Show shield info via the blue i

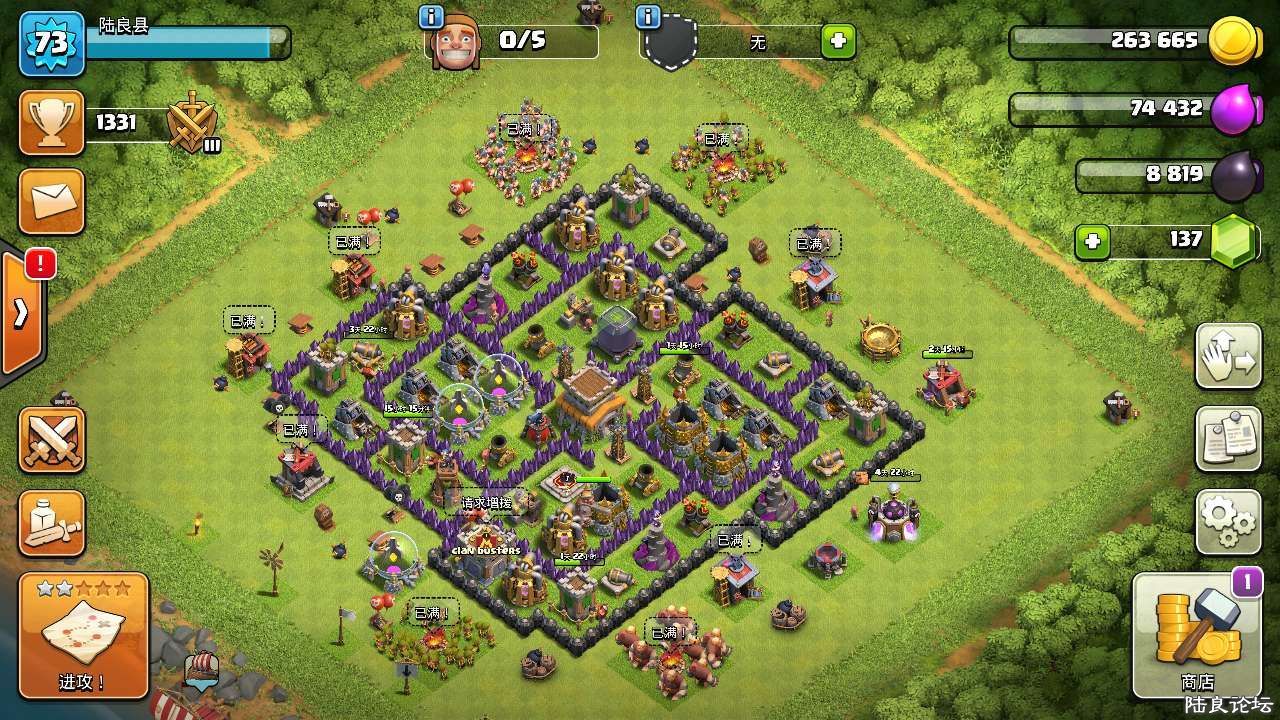tap(648, 17)
